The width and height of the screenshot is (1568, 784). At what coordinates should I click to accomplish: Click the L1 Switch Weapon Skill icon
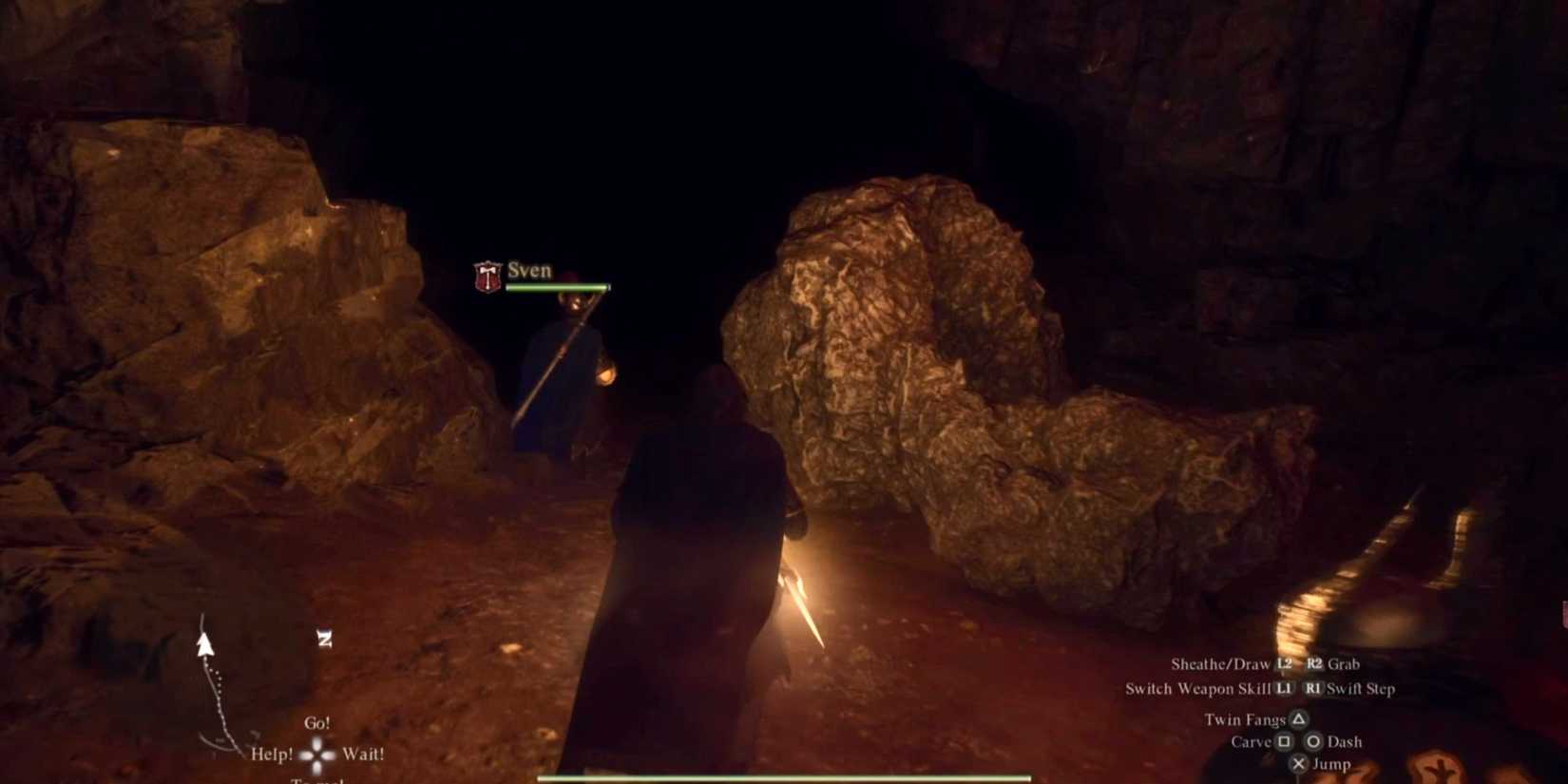[1285, 689]
